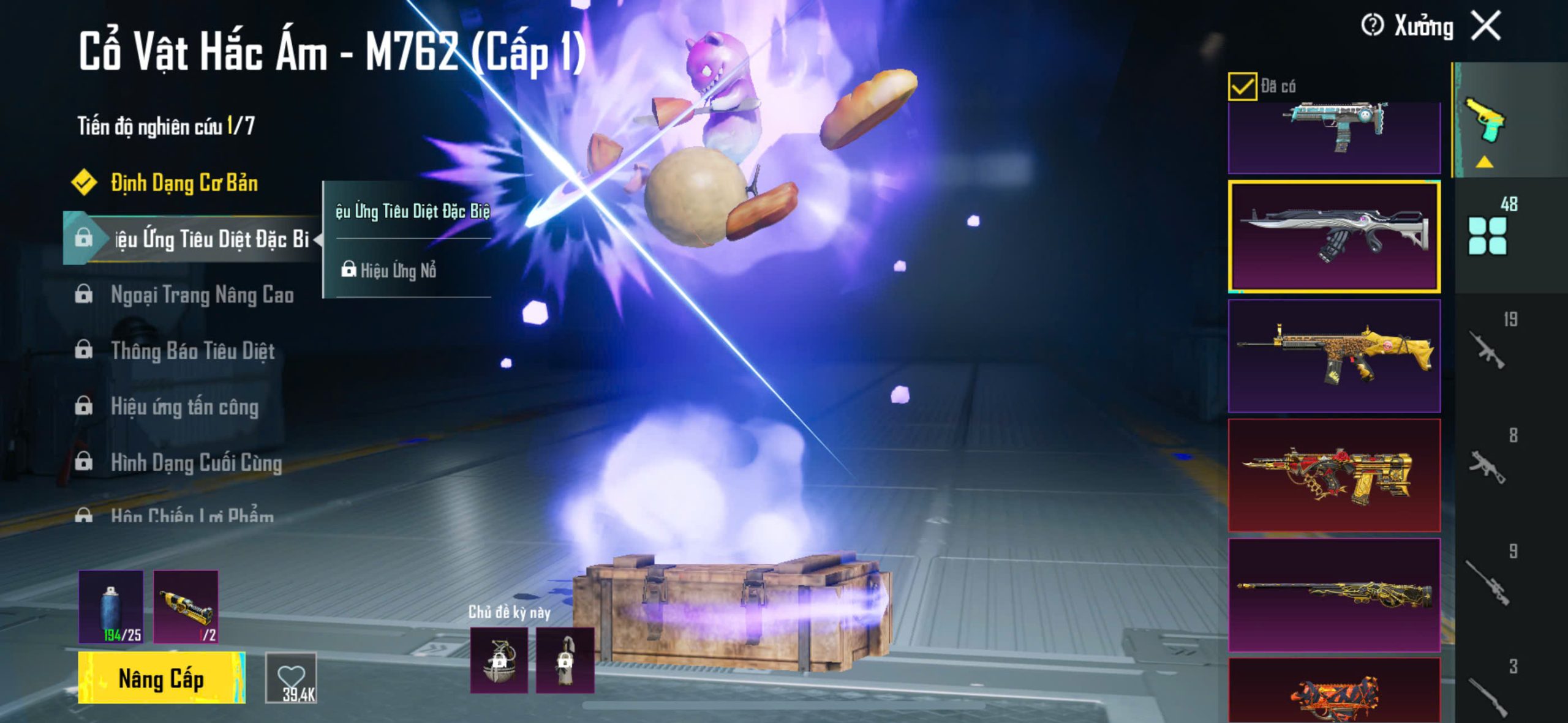The image size is (1568, 723).
Task: Close the workshop screen with the X
Action: pyautogui.click(x=1487, y=26)
